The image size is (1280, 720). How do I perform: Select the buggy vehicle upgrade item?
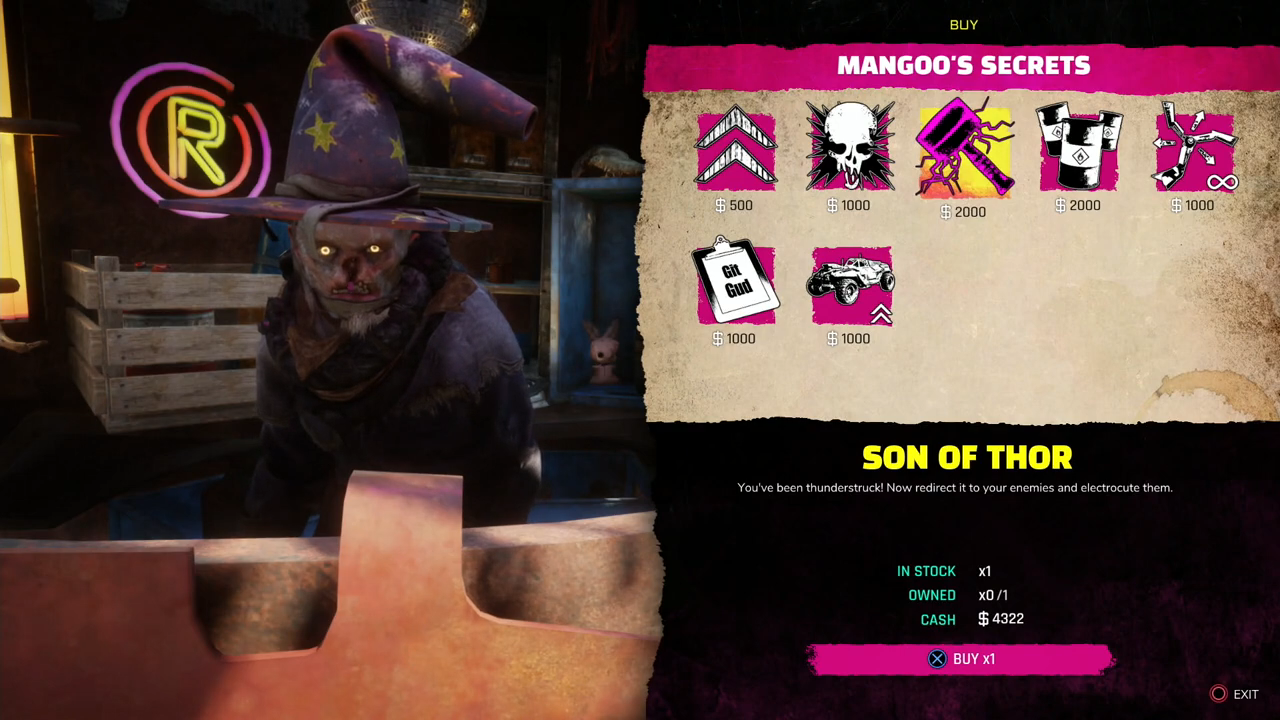point(851,285)
